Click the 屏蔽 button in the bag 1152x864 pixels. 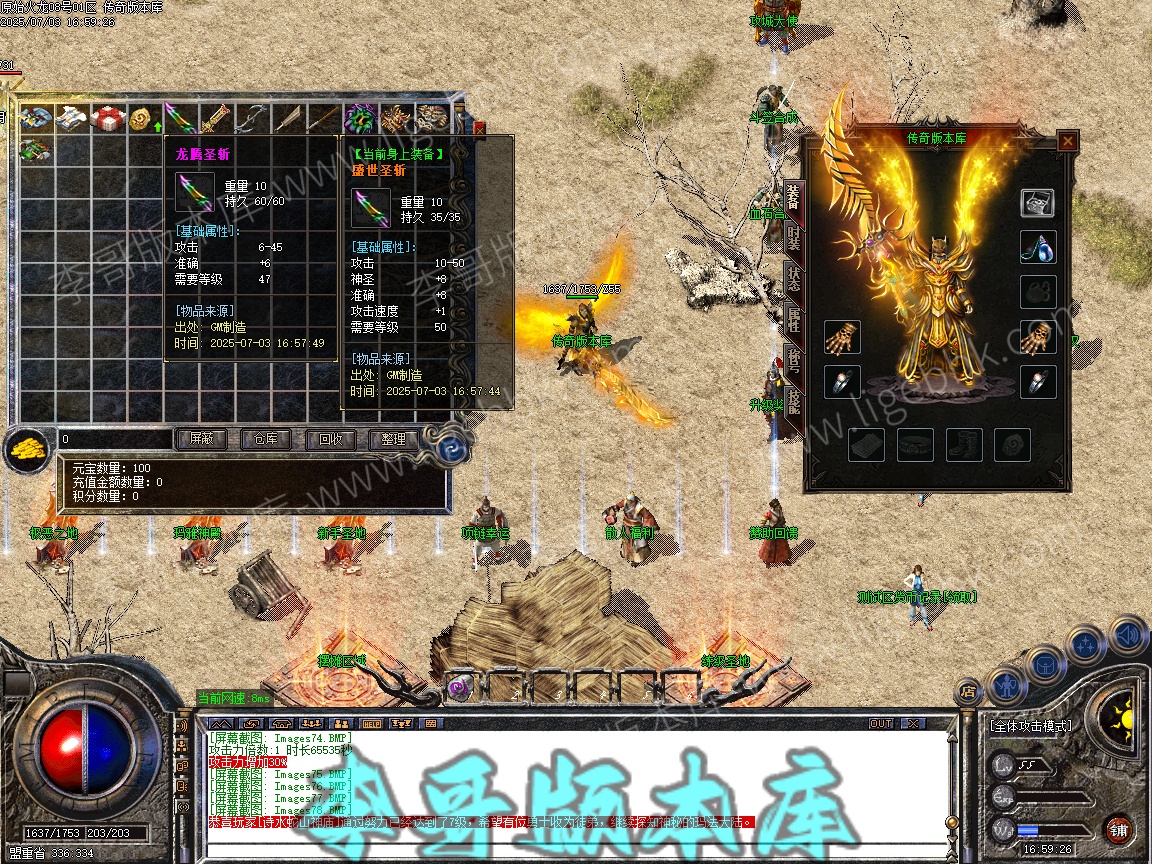click(x=201, y=439)
